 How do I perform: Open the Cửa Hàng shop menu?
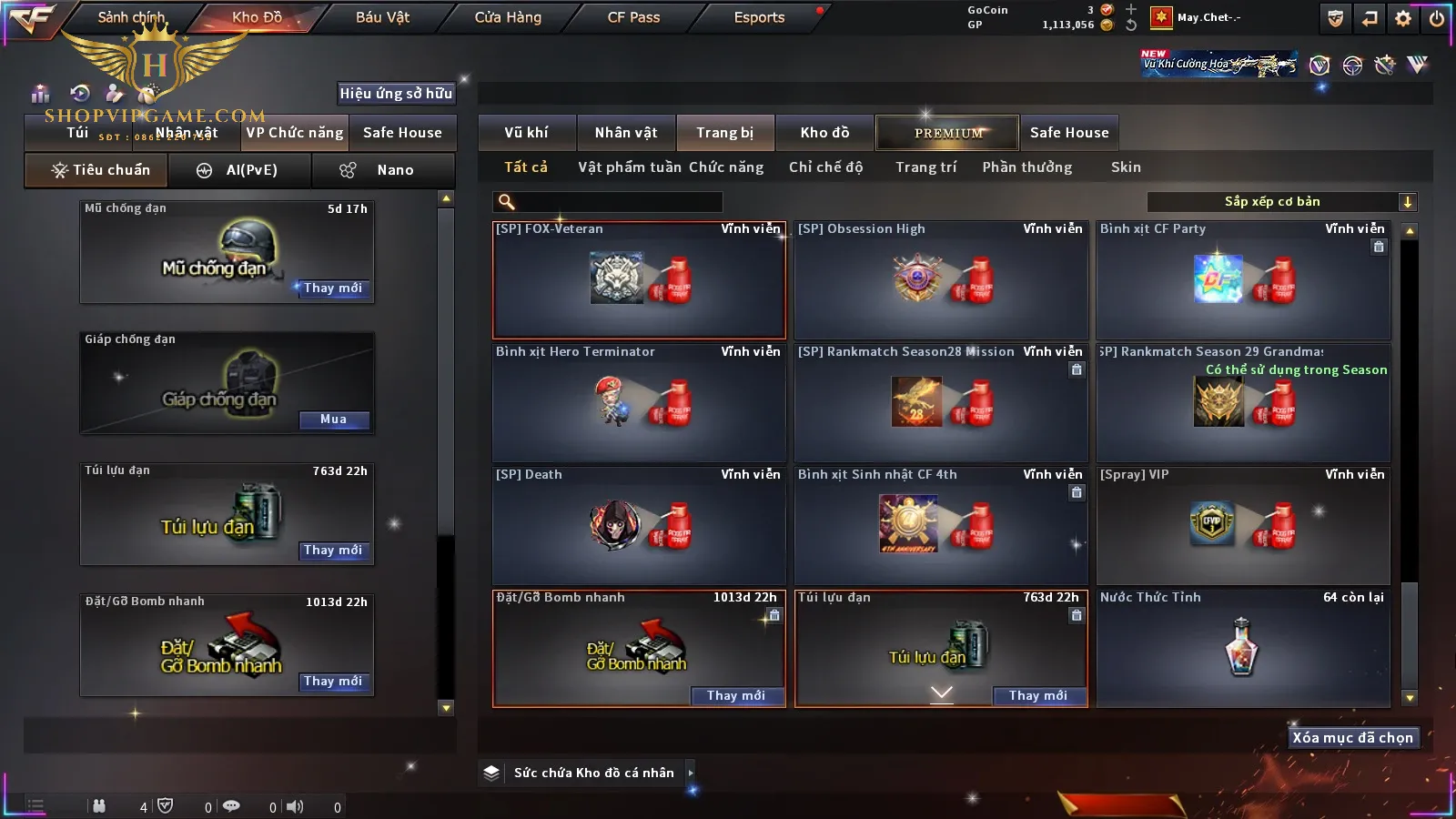tap(508, 17)
